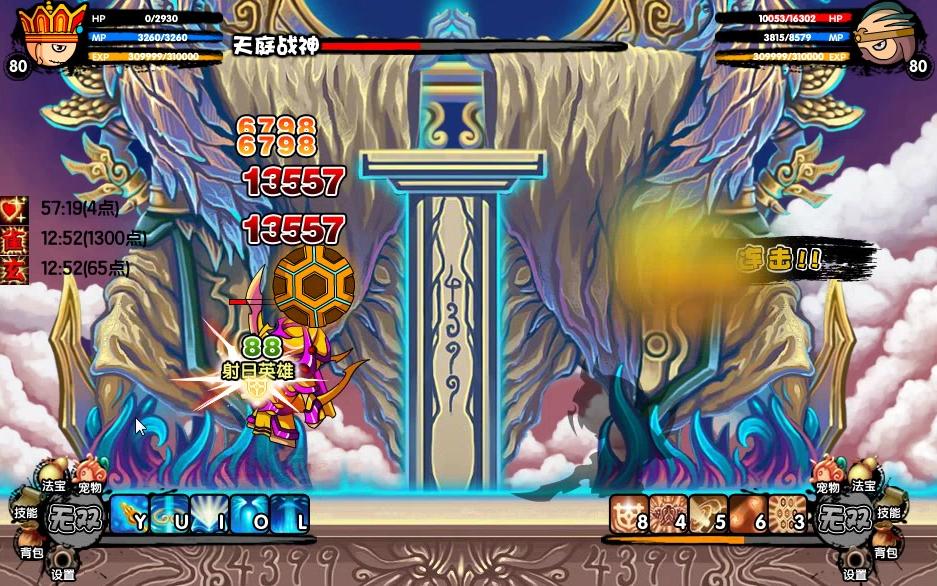
Task: Activate the orange skill numbered 8
Action: coord(629,515)
